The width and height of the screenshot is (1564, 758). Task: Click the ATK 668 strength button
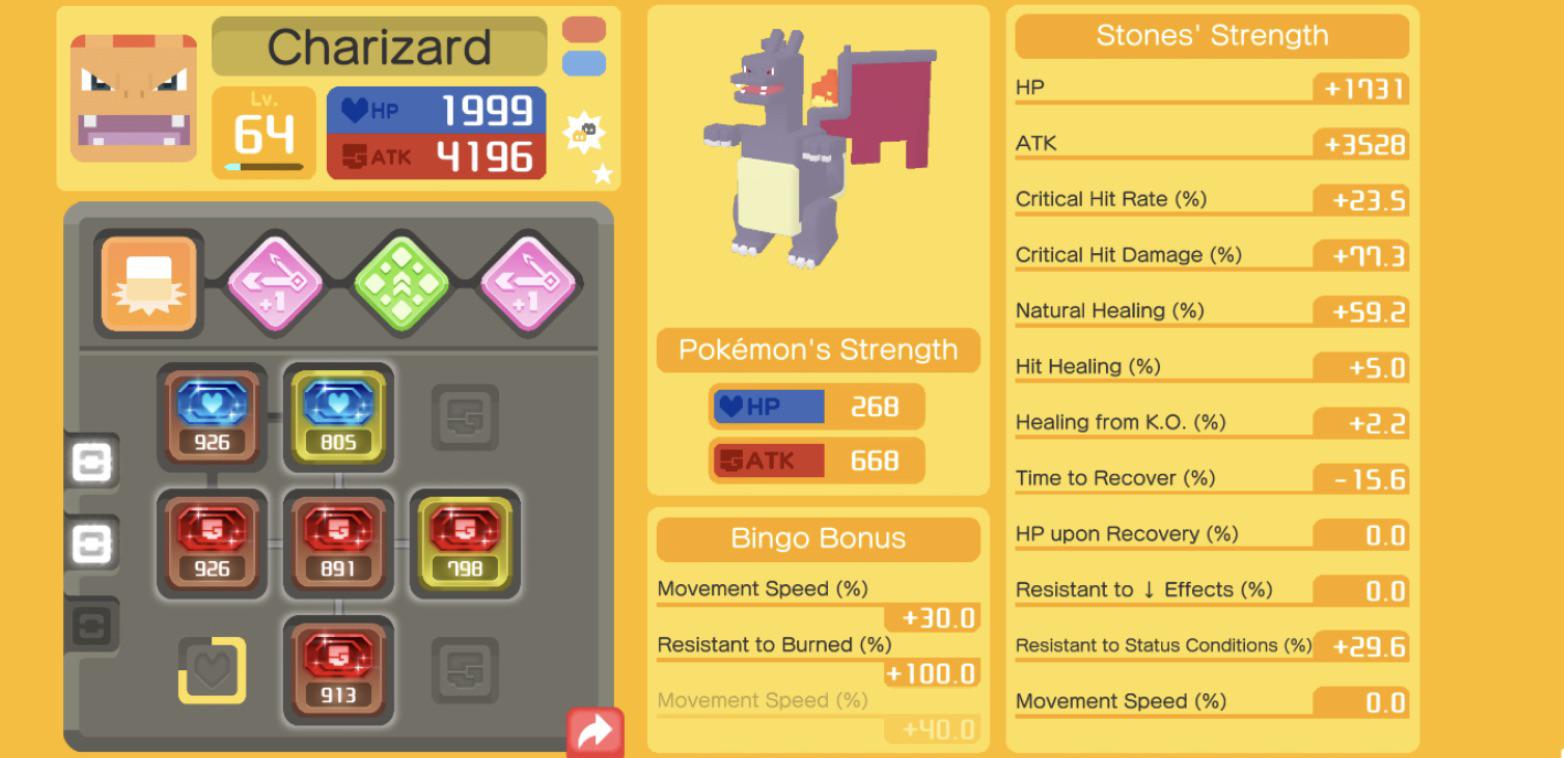point(817,459)
